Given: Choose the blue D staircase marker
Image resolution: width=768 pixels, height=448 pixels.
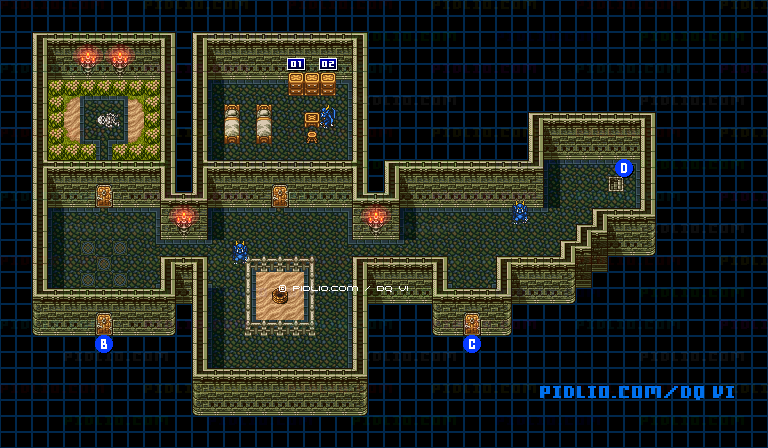Looking at the screenshot, I should [624, 168].
